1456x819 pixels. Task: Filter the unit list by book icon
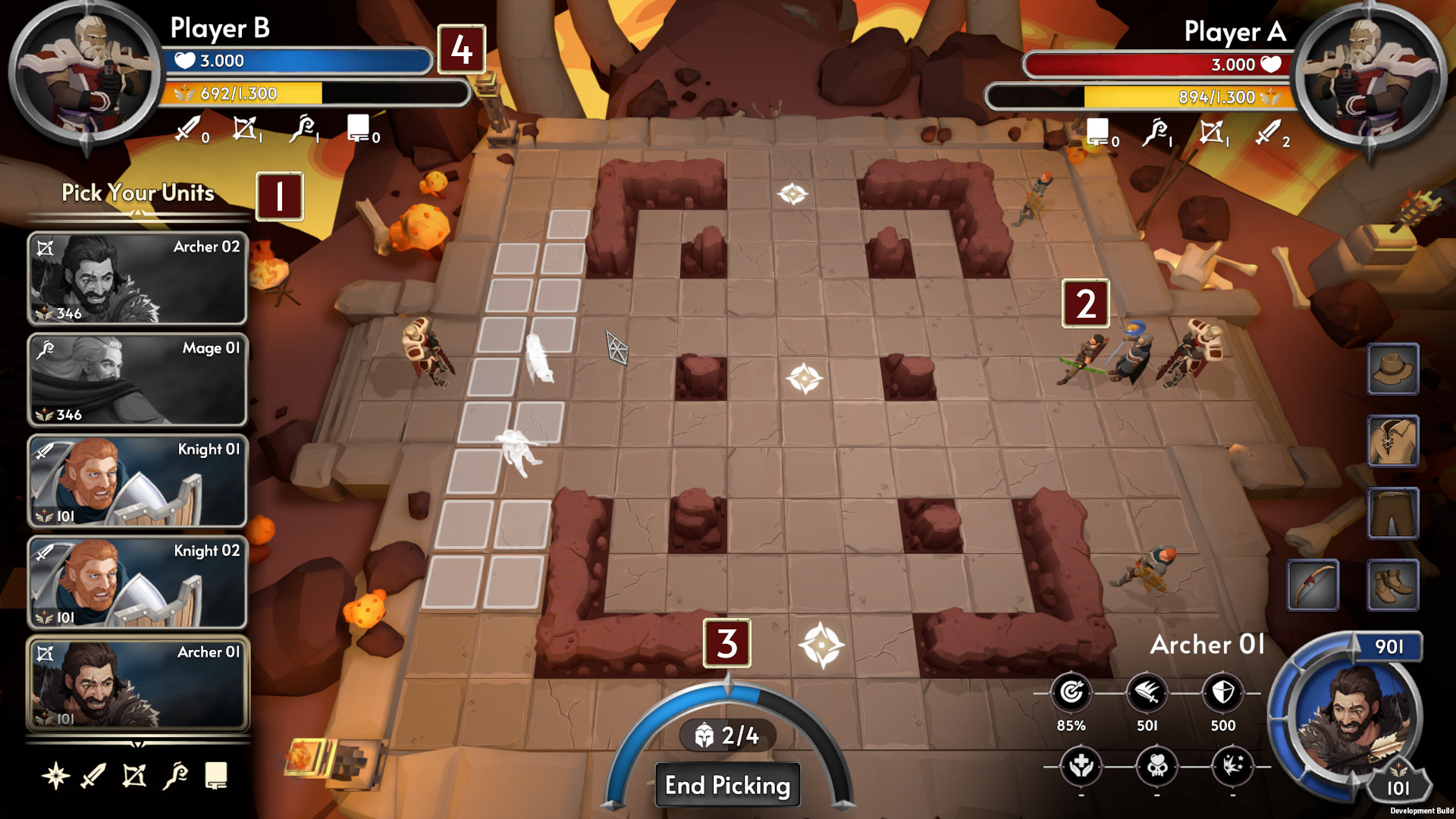click(216, 776)
